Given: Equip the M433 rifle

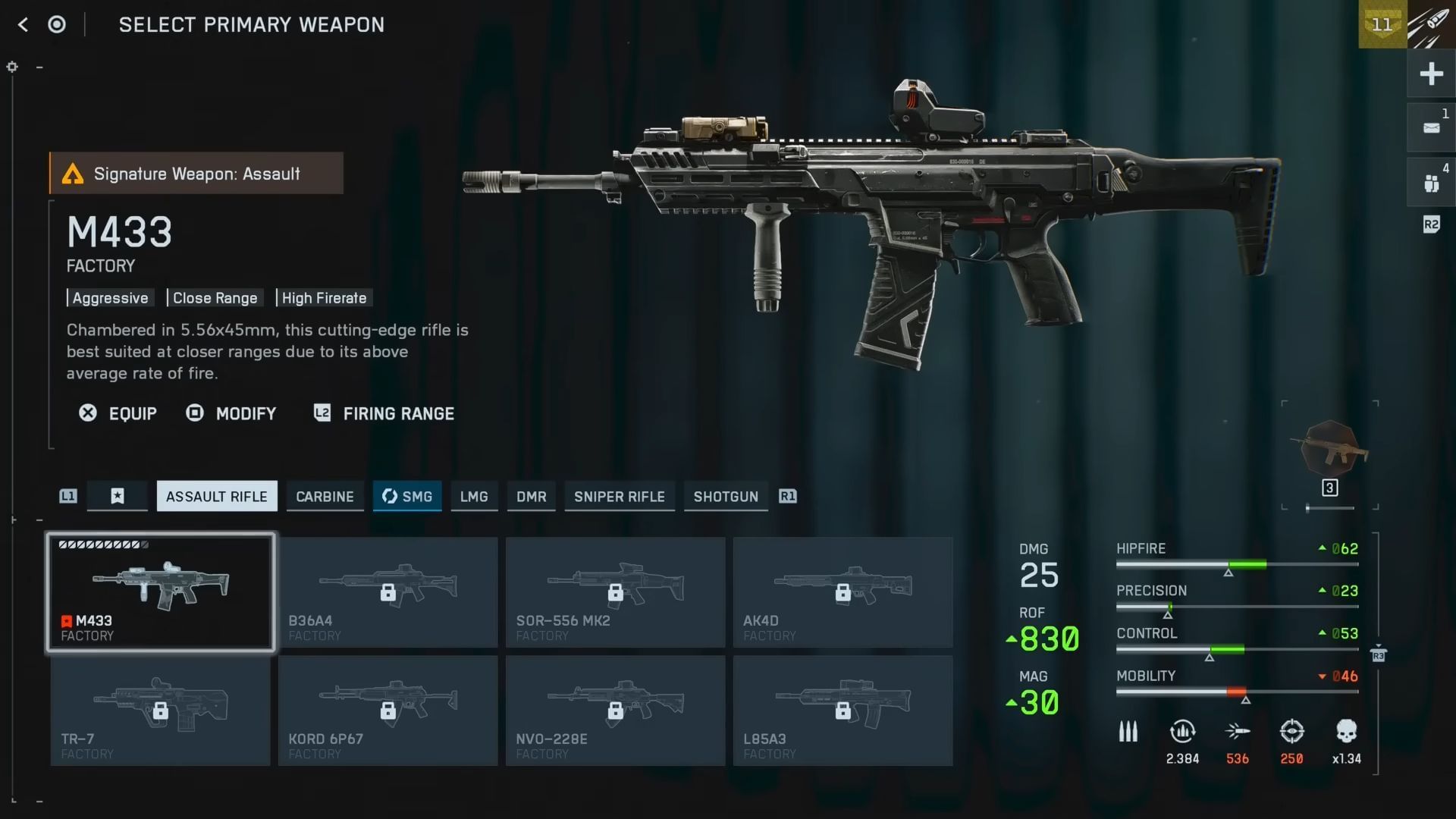Looking at the screenshot, I should [x=118, y=413].
